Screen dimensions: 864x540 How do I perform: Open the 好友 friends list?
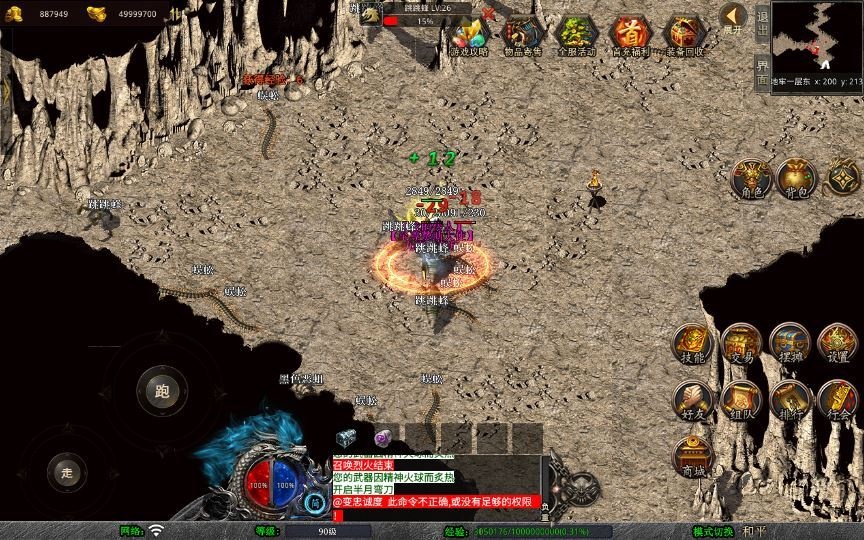pos(692,399)
